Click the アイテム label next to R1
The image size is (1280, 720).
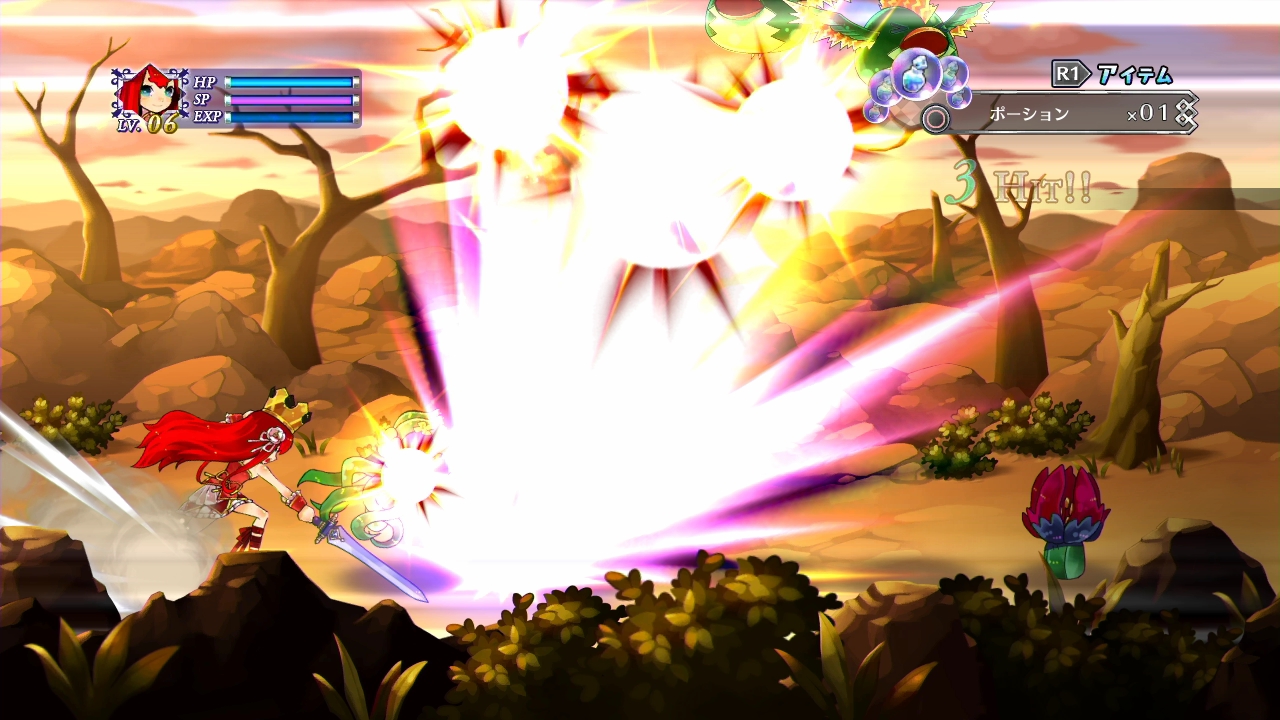point(1134,72)
